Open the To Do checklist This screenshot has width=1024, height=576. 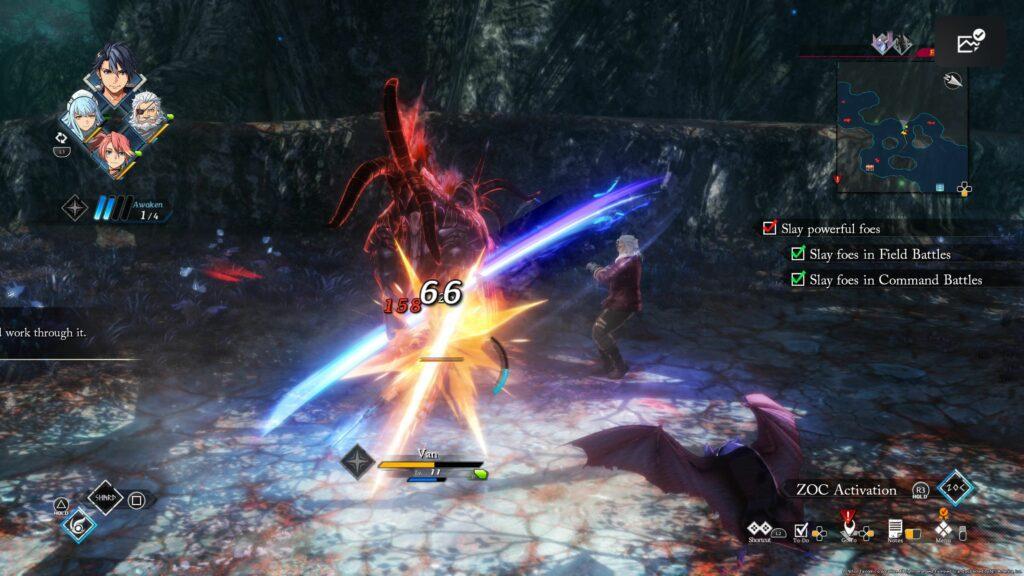coord(801,529)
